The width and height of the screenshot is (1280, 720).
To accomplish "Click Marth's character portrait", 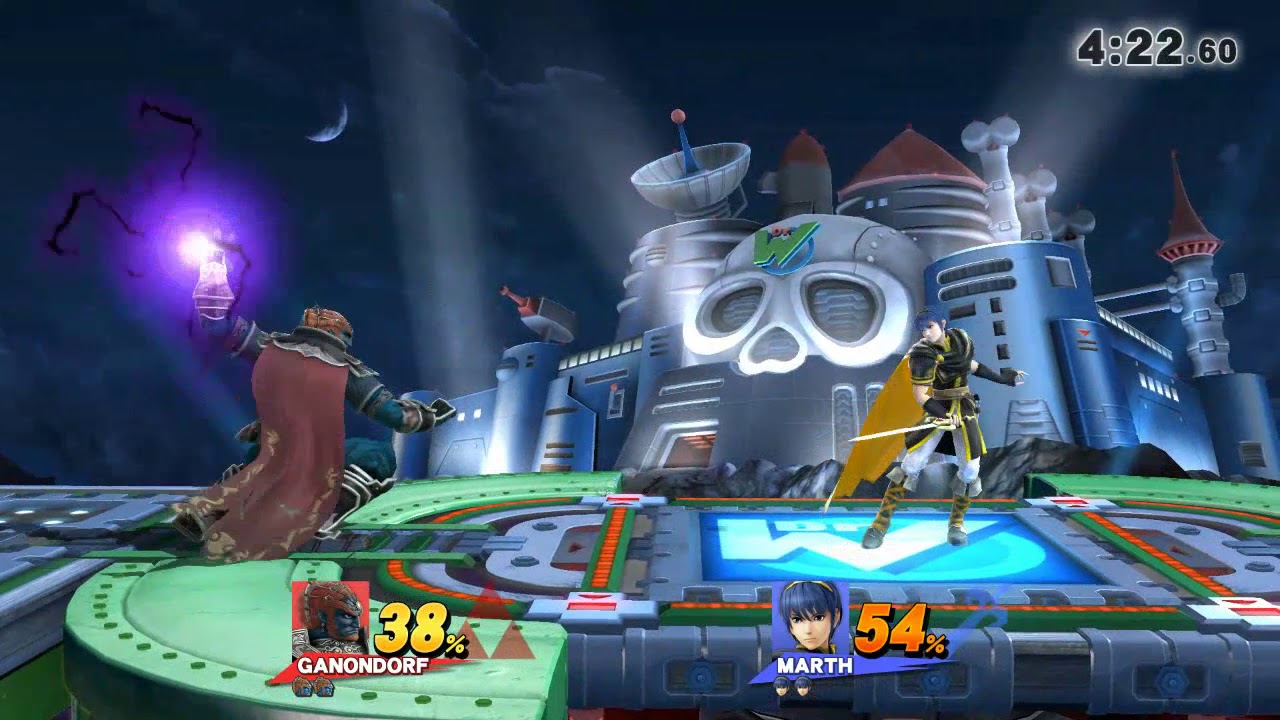I will [811, 618].
